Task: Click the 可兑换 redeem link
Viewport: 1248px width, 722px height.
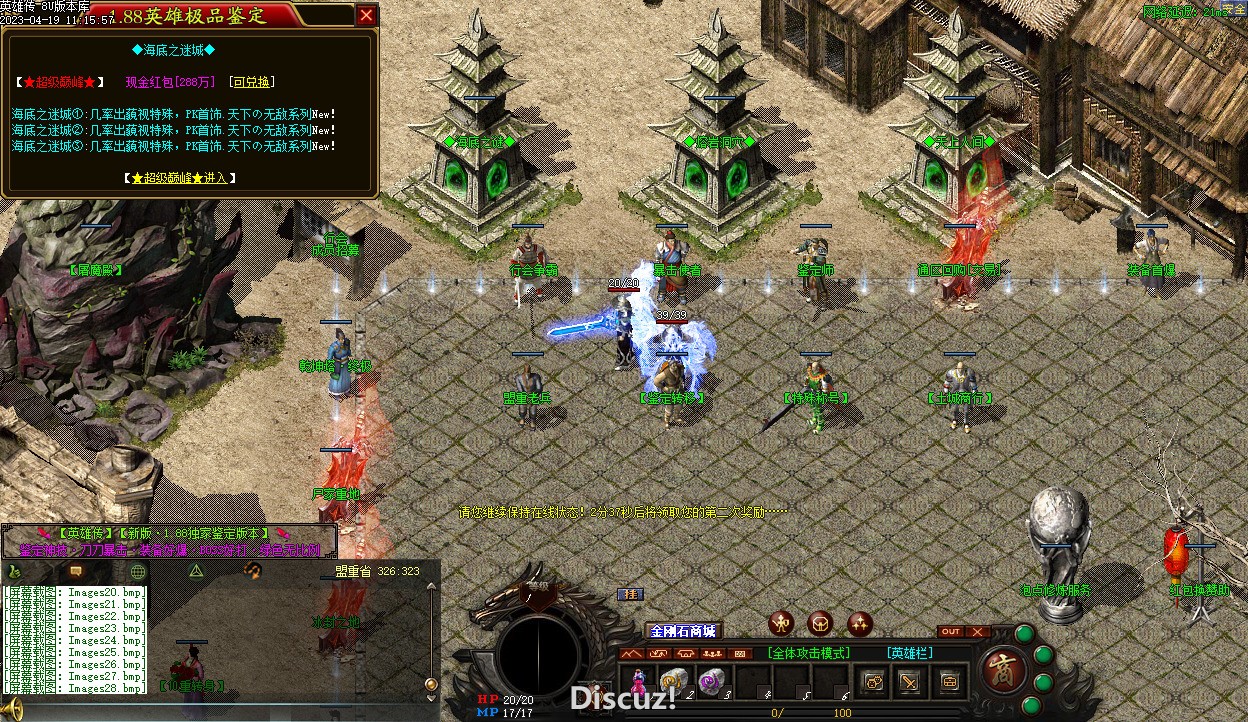Action: [x=251, y=82]
